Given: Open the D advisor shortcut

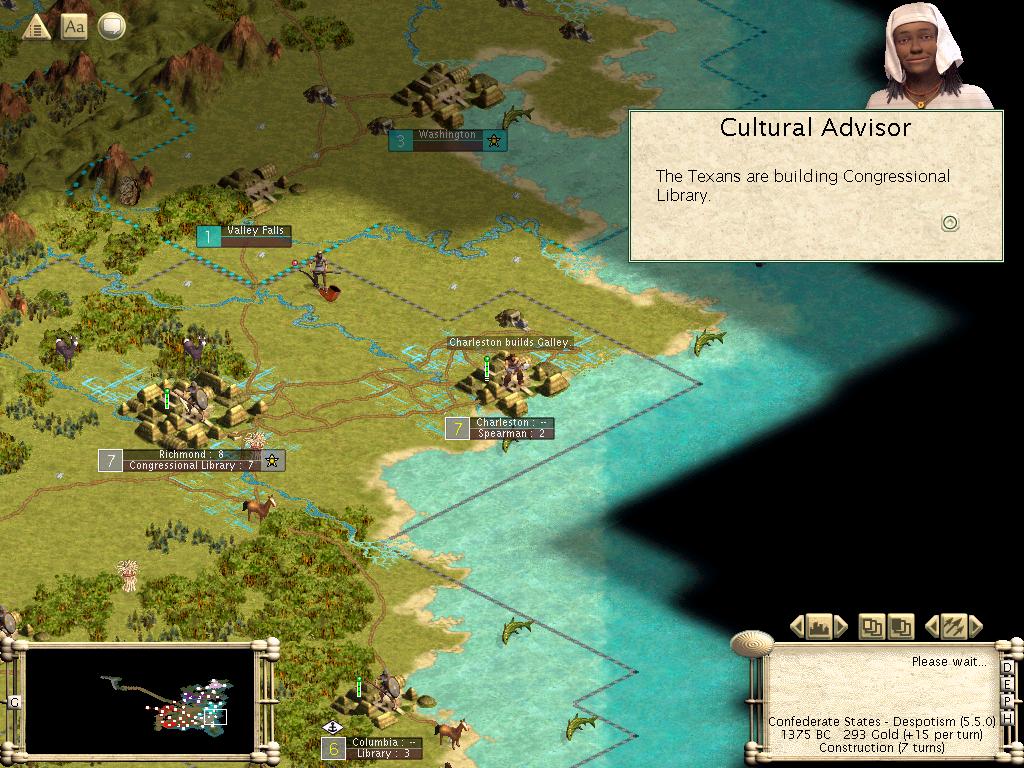Looking at the screenshot, I should pyautogui.click(x=1007, y=668).
